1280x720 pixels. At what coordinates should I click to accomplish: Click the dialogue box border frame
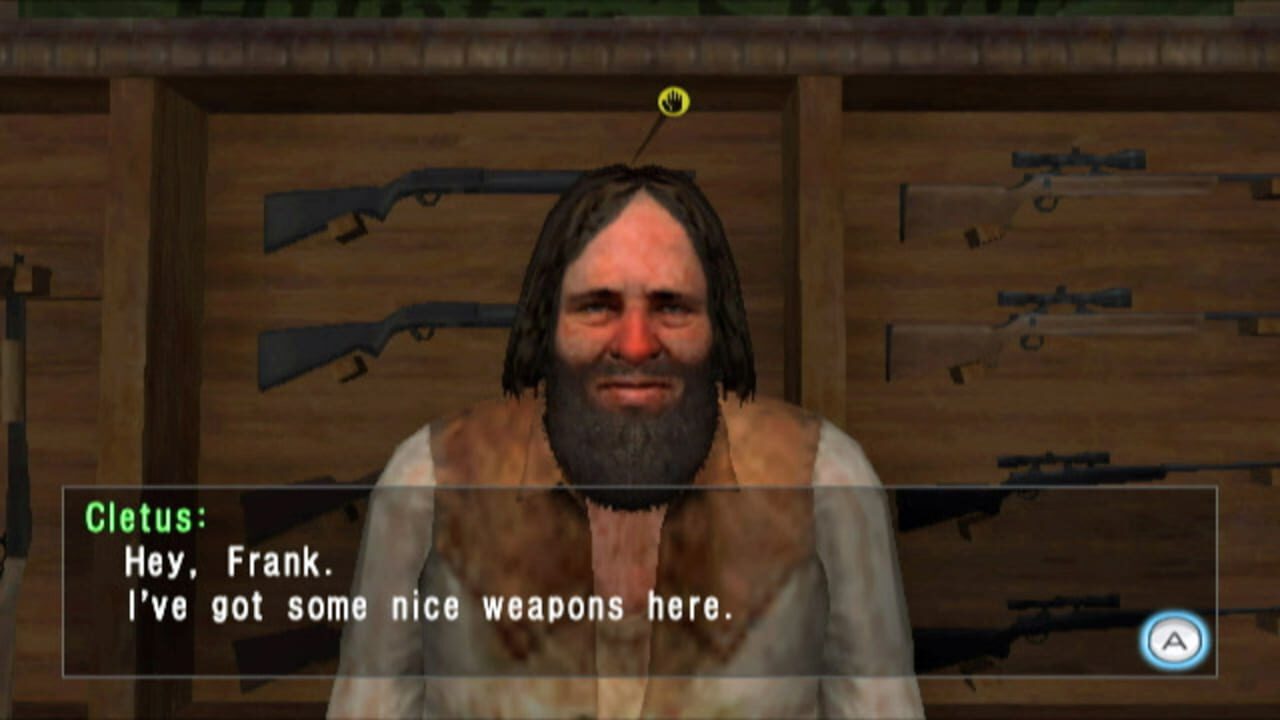pos(640,488)
